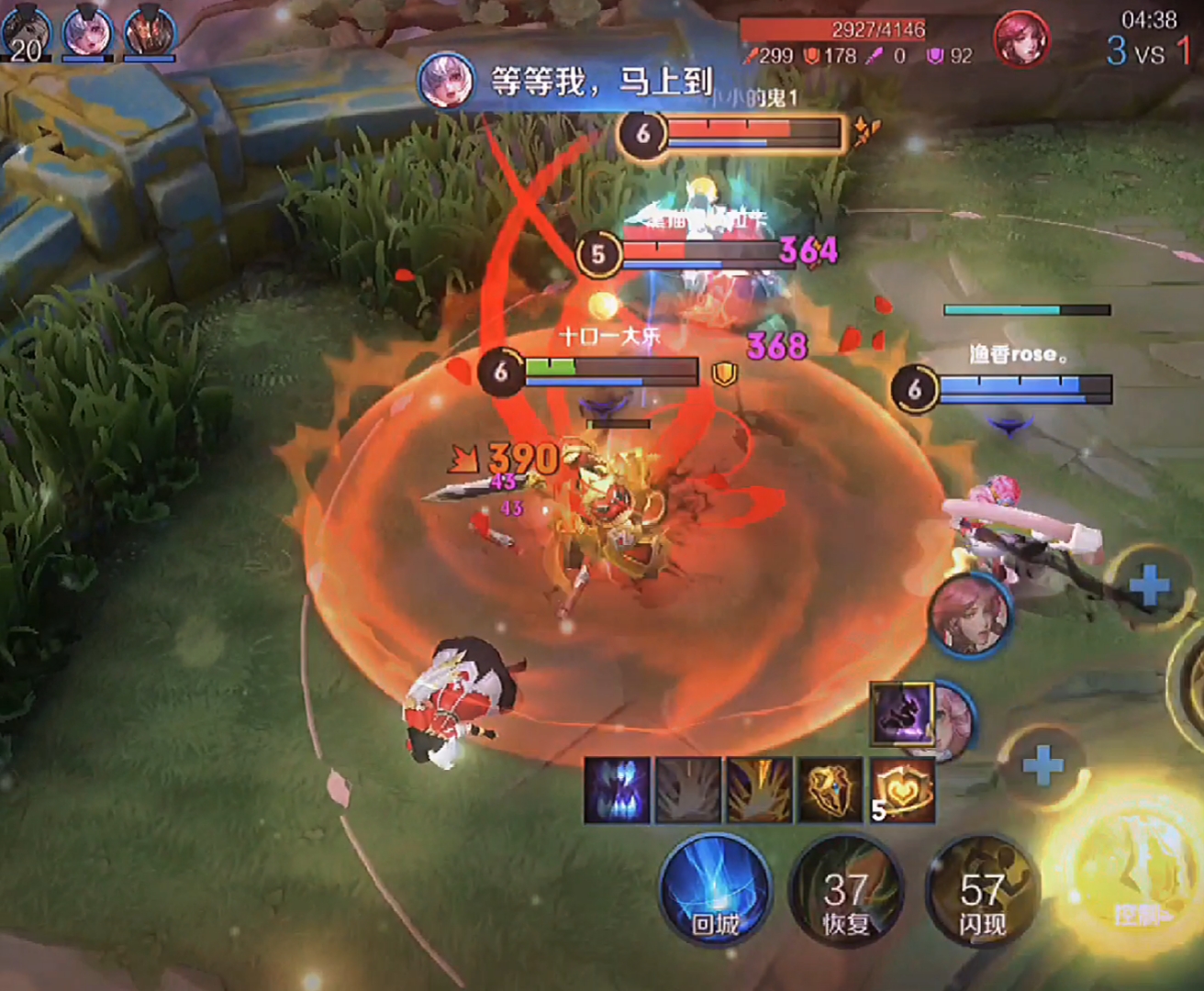The image size is (1204, 991).
Task: Choose the golden splash hand item slot
Action: pos(760,789)
